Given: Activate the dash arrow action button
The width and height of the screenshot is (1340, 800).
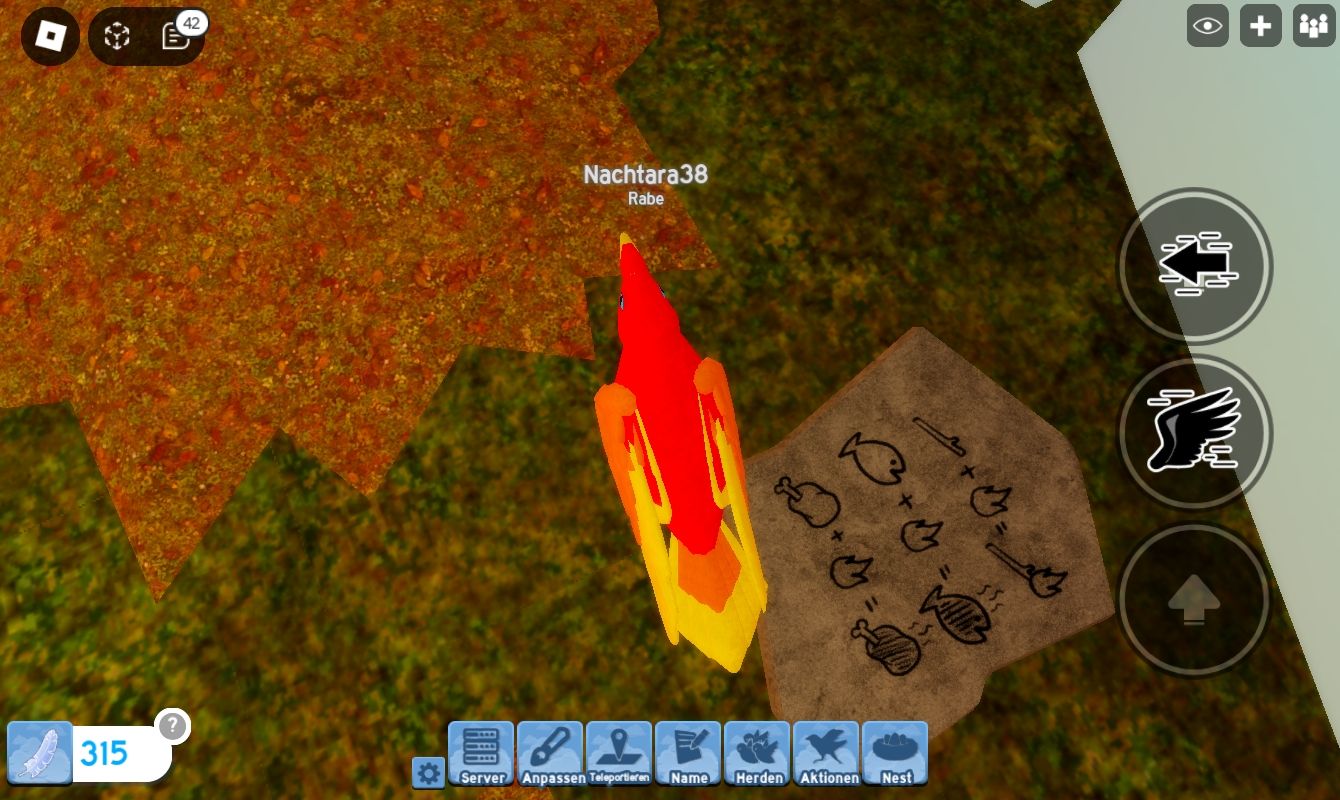Looking at the screenshot, I should 1194,266.
